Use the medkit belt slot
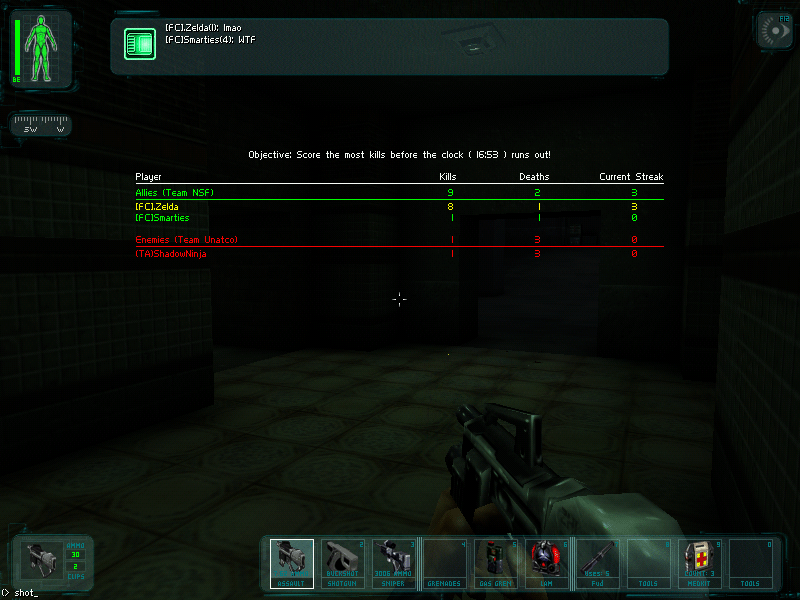Viewport: 800px width, 600px height. [x=700, y=563]
